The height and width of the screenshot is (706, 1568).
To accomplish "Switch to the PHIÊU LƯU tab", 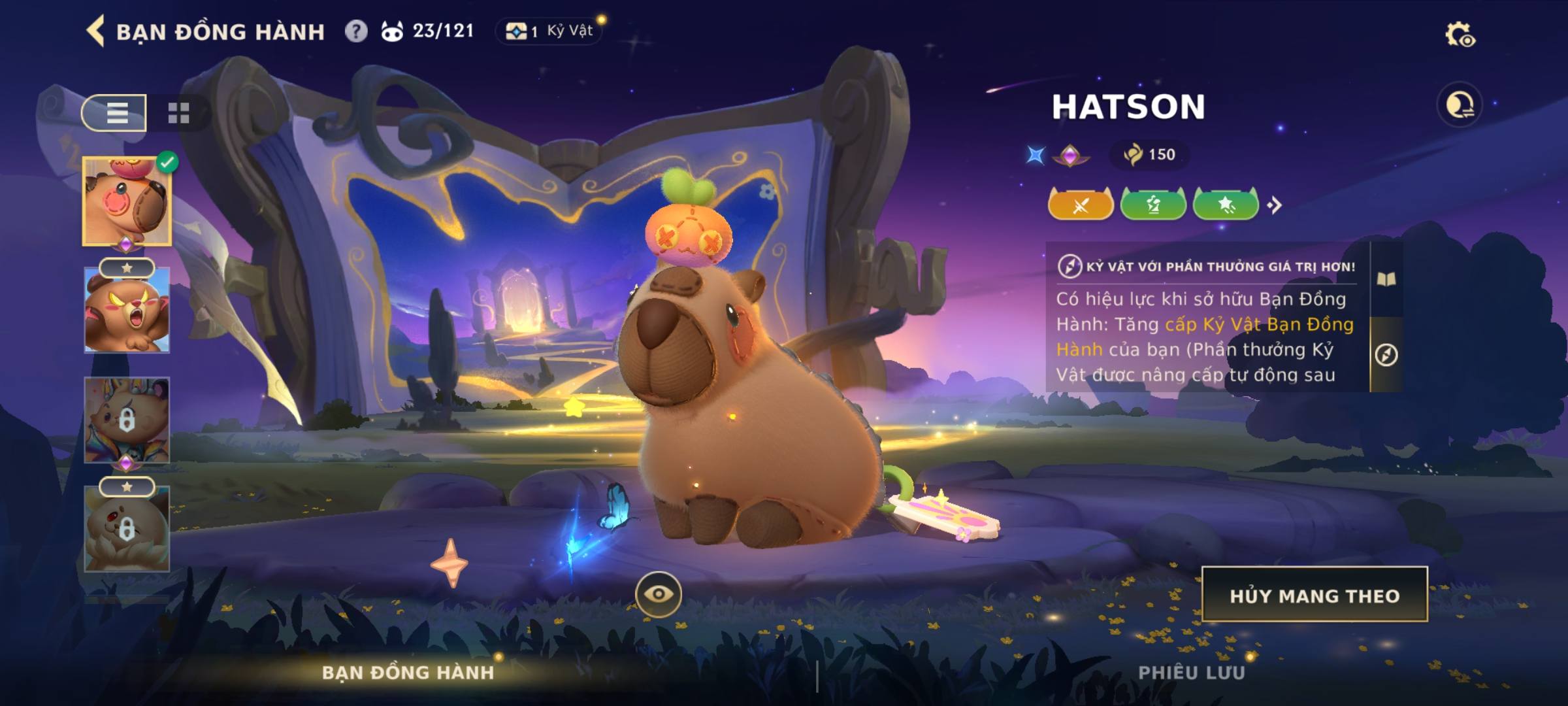I will (1191, 673).
